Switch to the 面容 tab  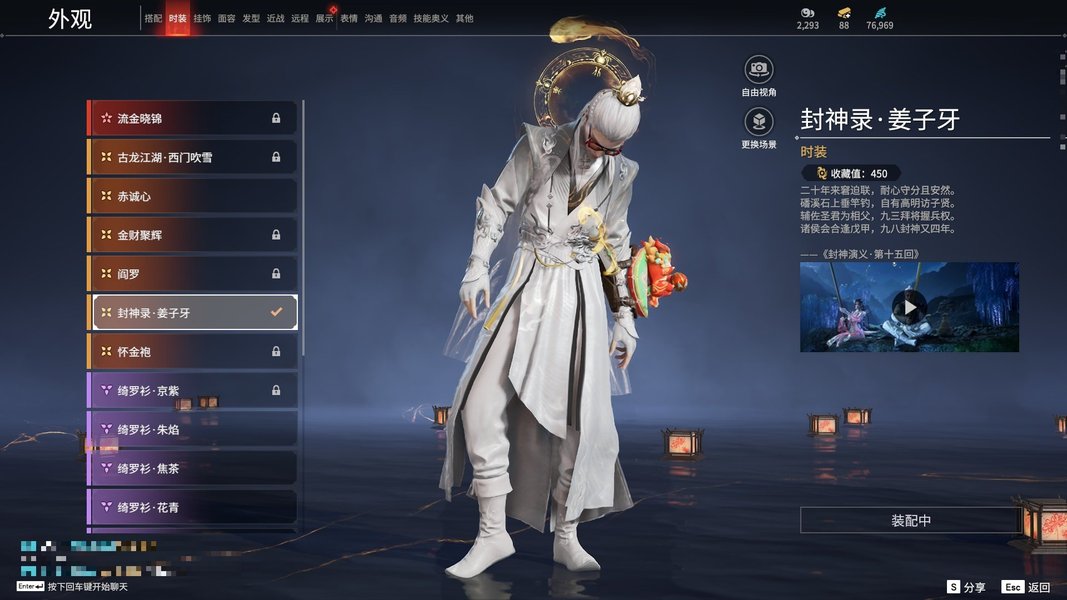click(227, 18)
